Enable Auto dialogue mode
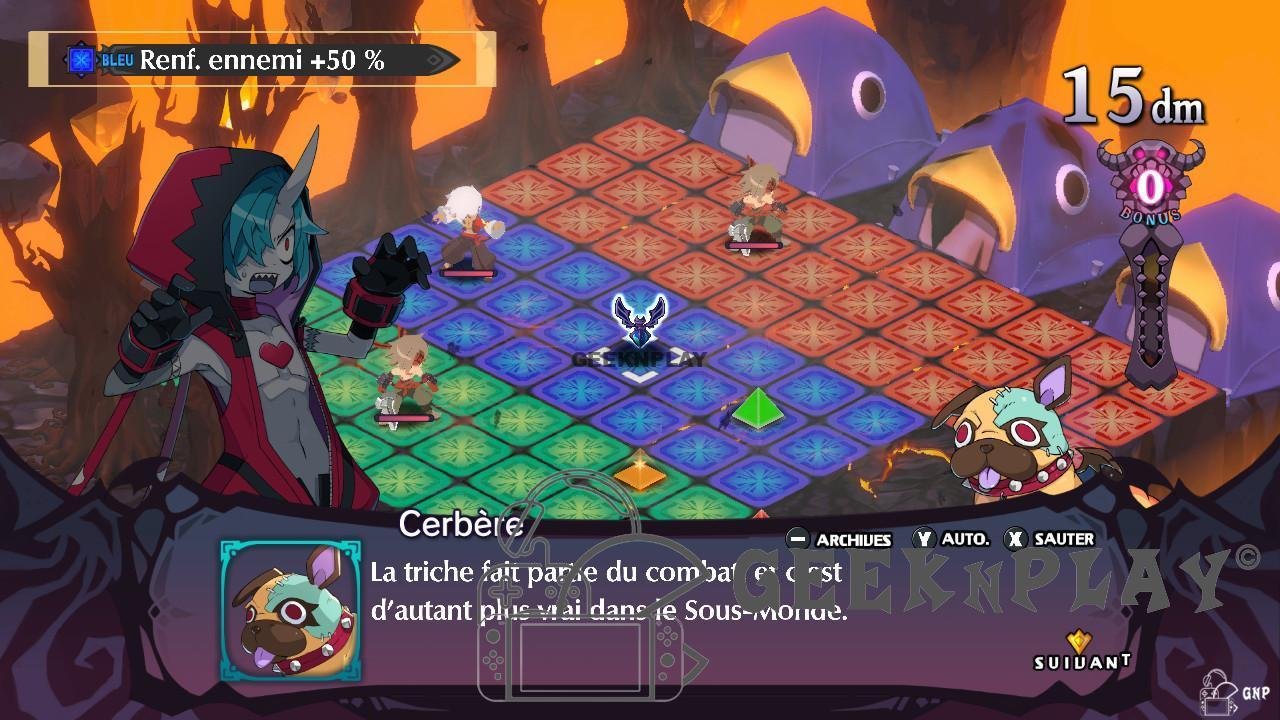Screen dimensions: 1280x720 [951, 539]
